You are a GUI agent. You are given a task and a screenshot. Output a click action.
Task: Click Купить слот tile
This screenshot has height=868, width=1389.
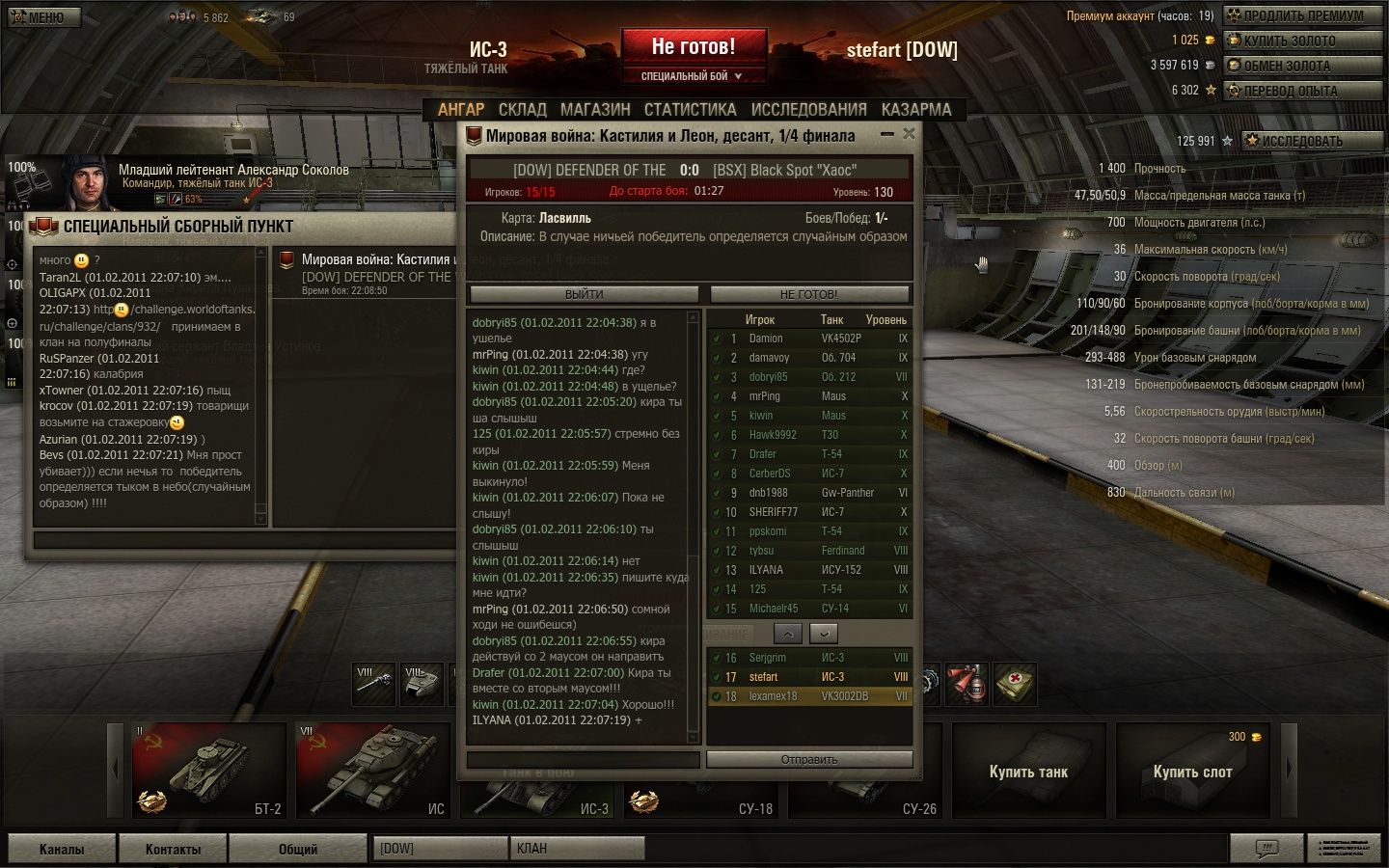coord(1192,771)
